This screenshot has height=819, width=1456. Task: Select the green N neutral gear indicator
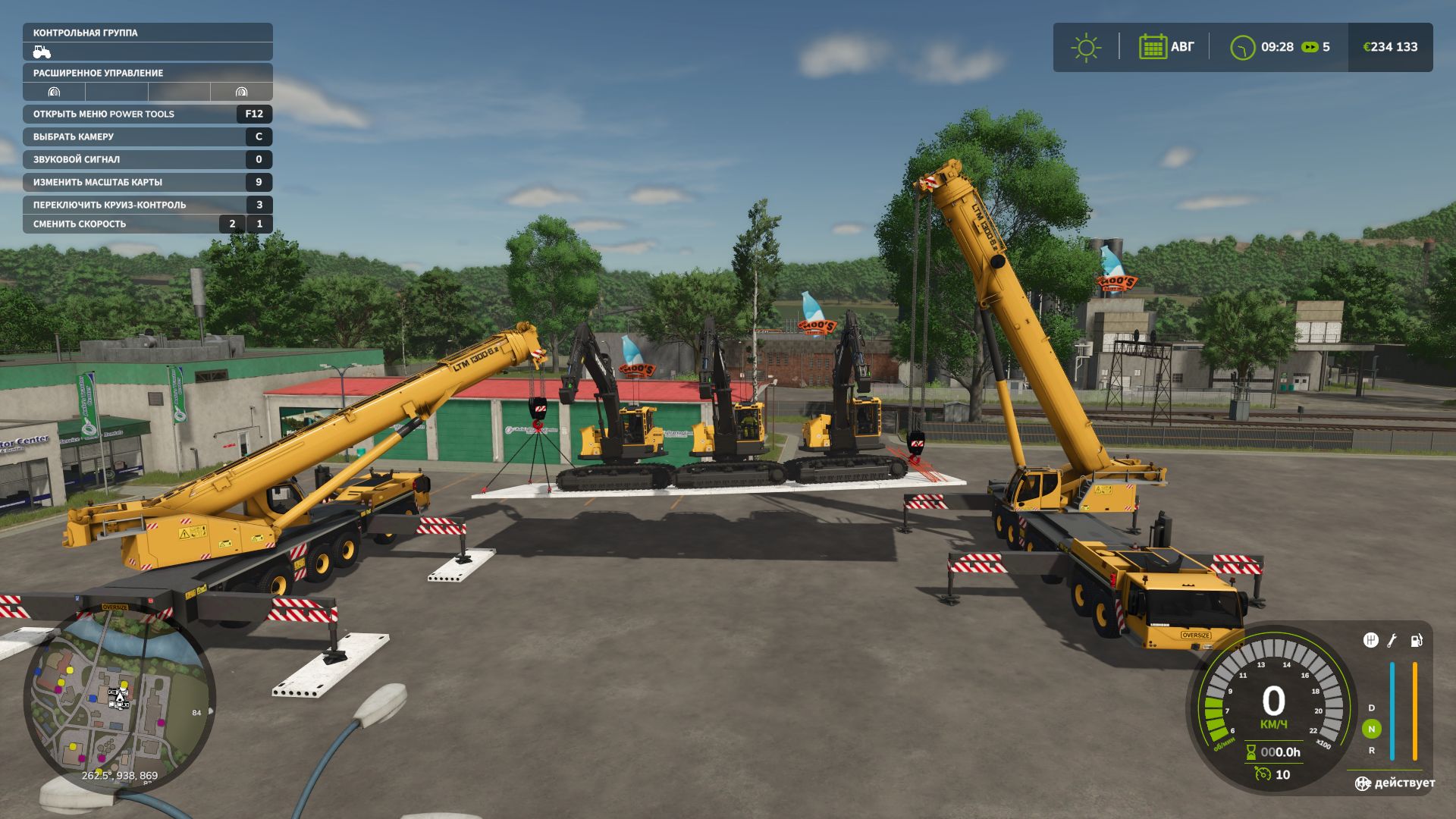pyautogui.click(x=1371, y=729)
